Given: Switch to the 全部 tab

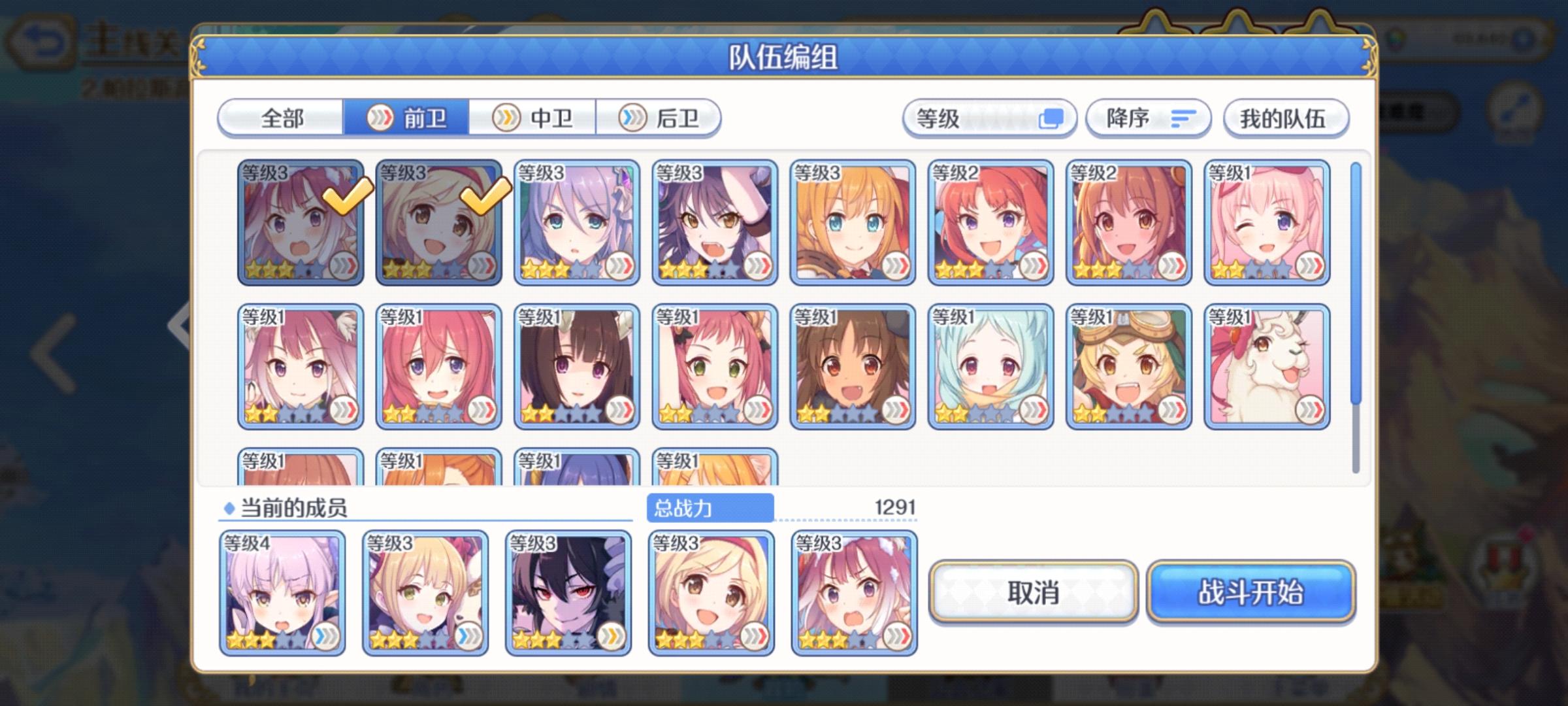Looking at the screenshot, I should tap(282, 118).
